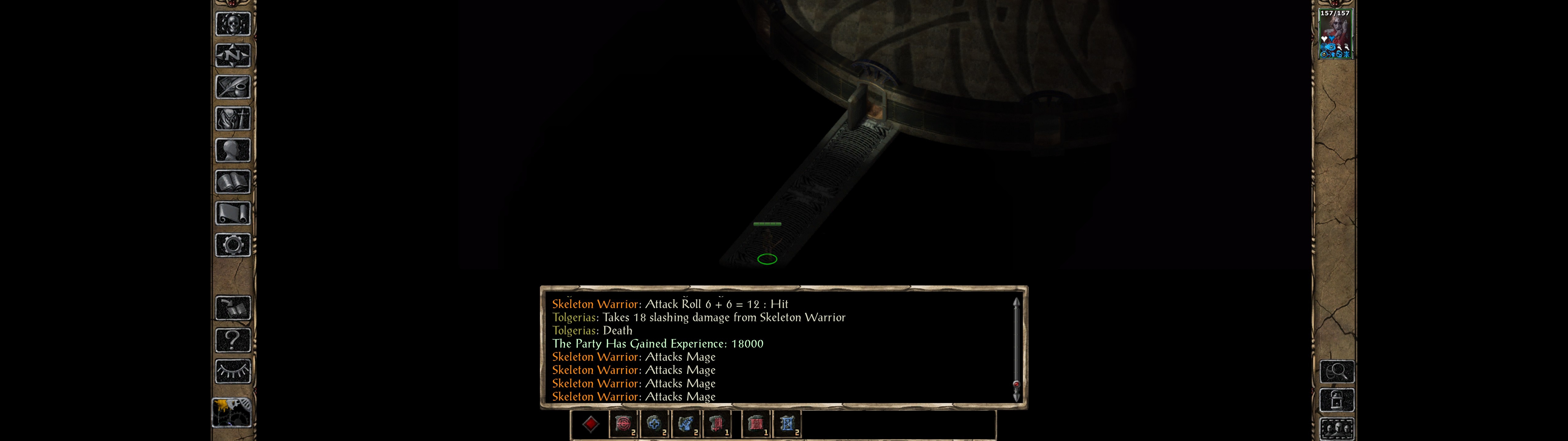Screen dimensions: 1568x441
Task: Click the combat log scrollbar
Action: point(1016,349)
